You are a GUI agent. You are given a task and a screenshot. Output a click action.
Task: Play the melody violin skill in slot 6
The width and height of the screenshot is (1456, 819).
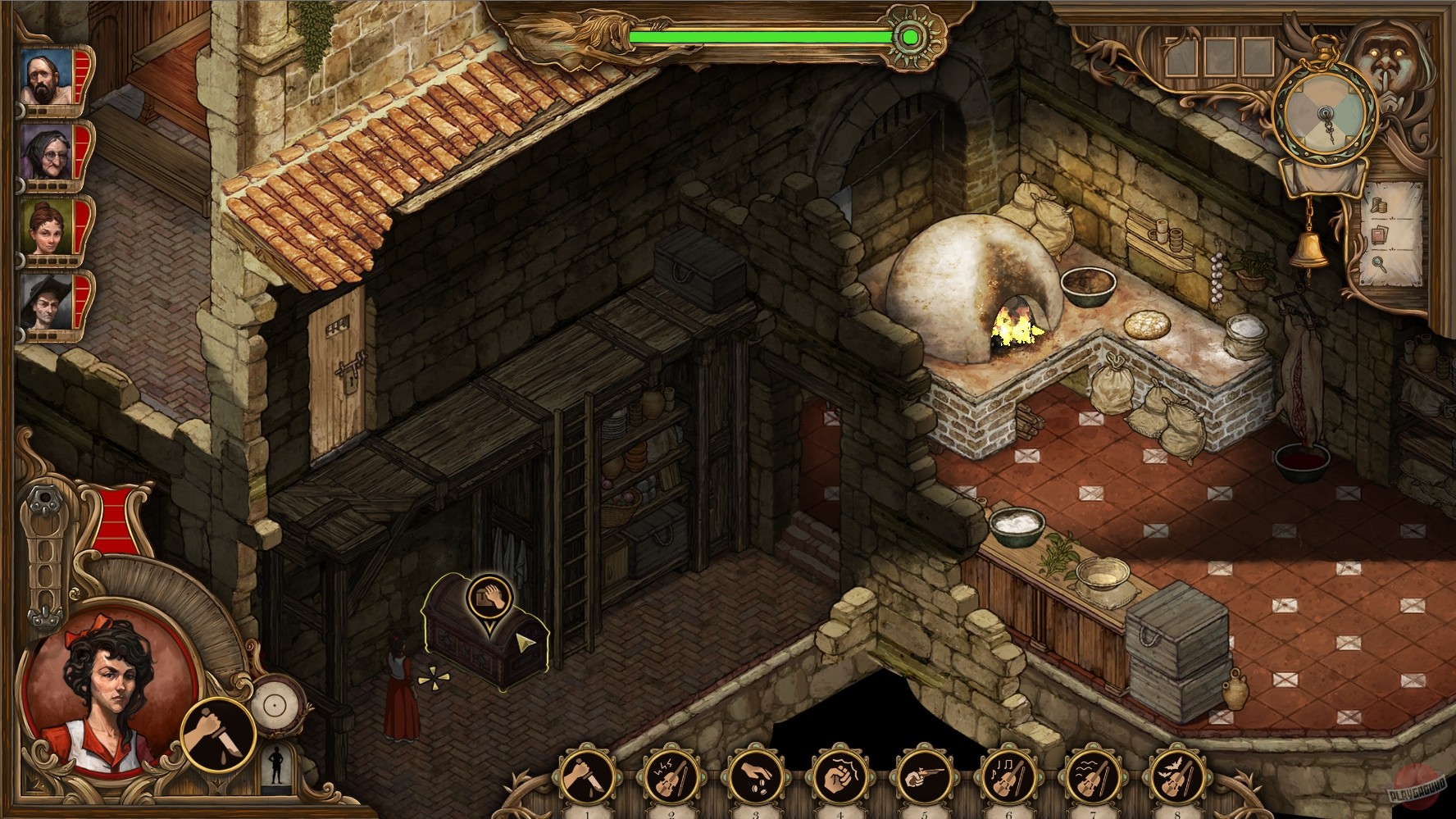coord(1008,777)
